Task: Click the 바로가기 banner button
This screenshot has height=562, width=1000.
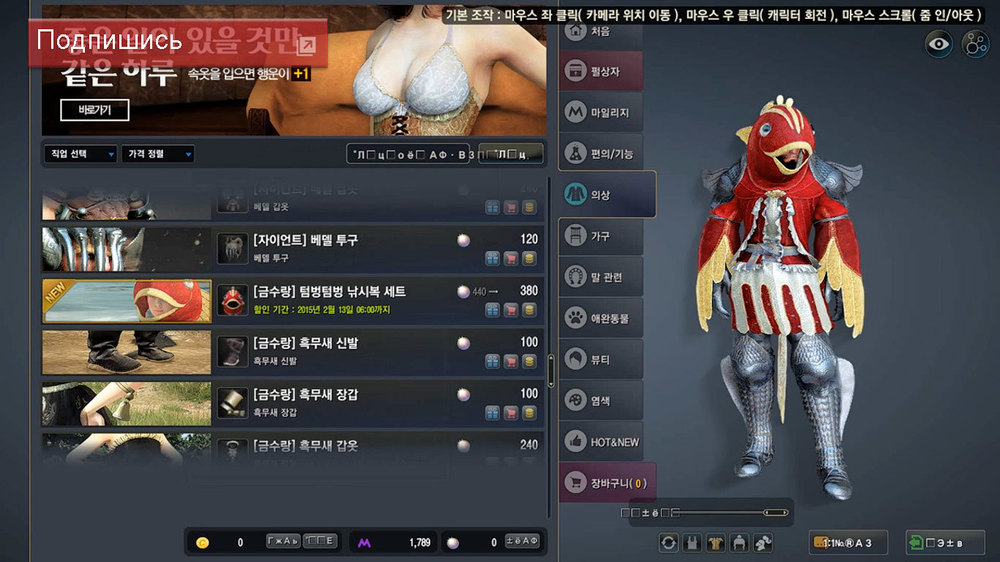Action: pos(95,110)
